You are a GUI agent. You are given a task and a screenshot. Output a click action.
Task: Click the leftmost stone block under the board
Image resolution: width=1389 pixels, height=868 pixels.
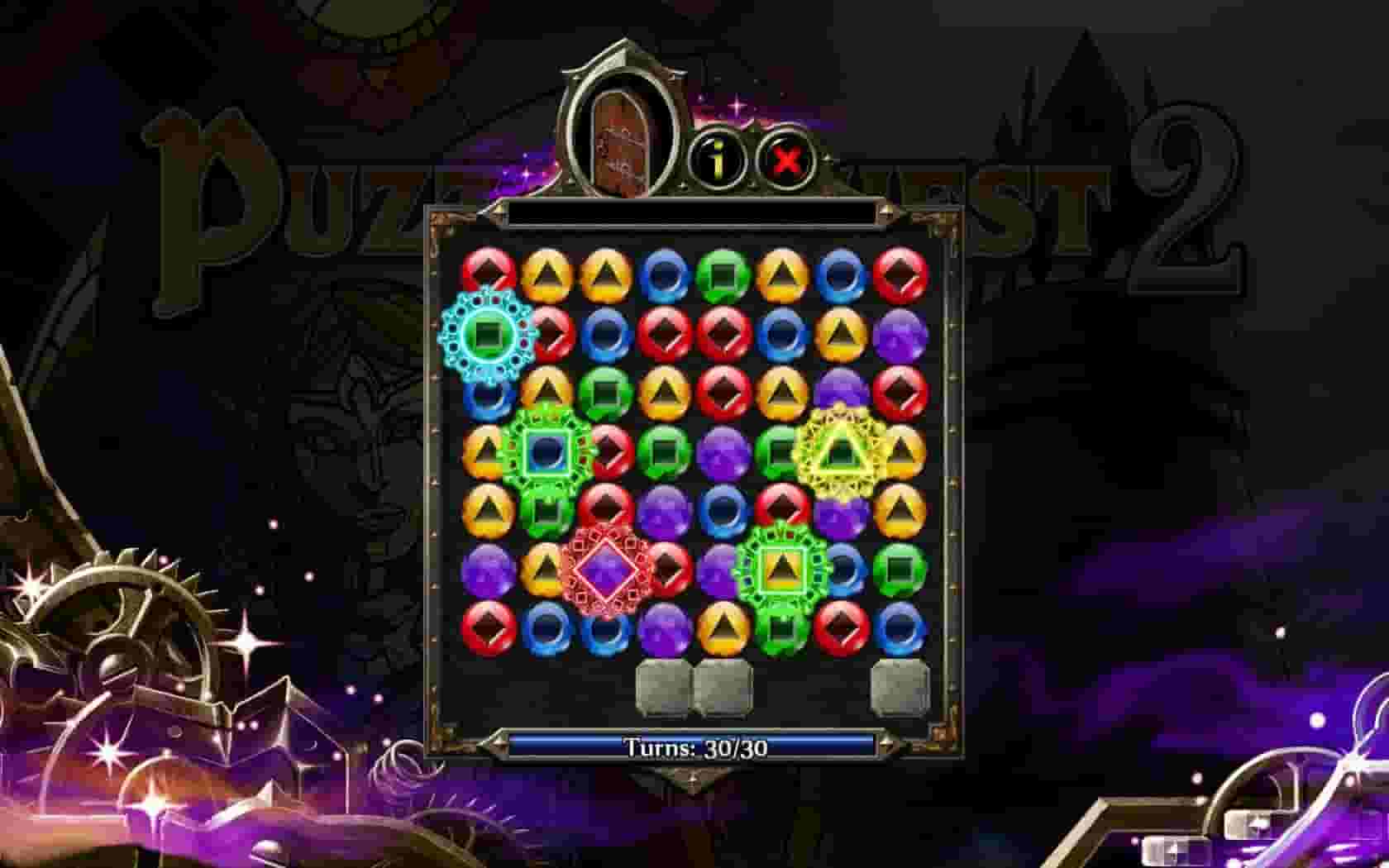[661, 686]
